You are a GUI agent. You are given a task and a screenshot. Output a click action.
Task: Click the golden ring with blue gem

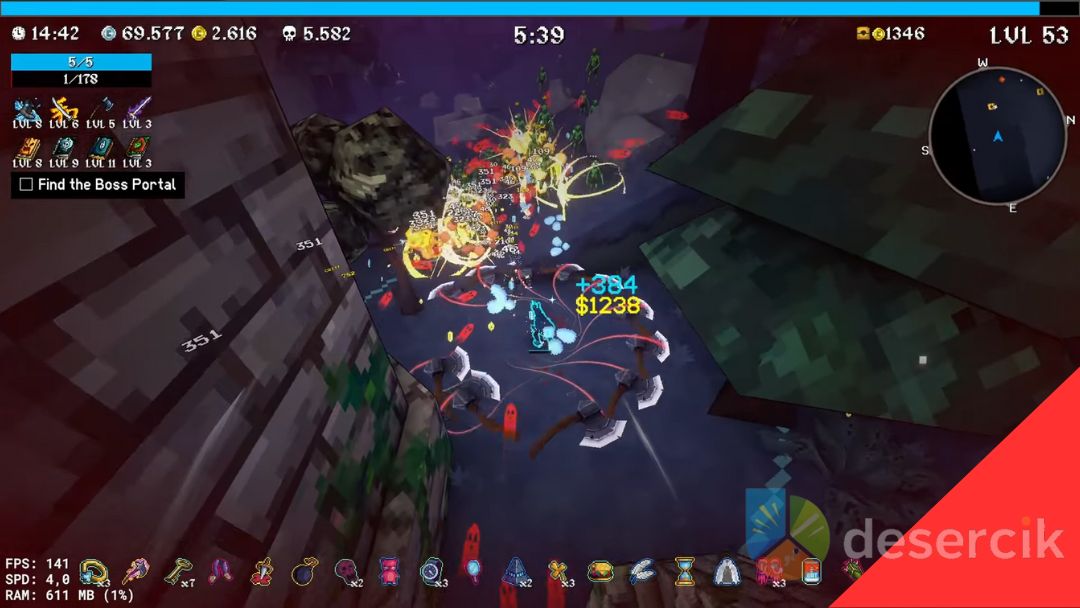coord(93,572)
